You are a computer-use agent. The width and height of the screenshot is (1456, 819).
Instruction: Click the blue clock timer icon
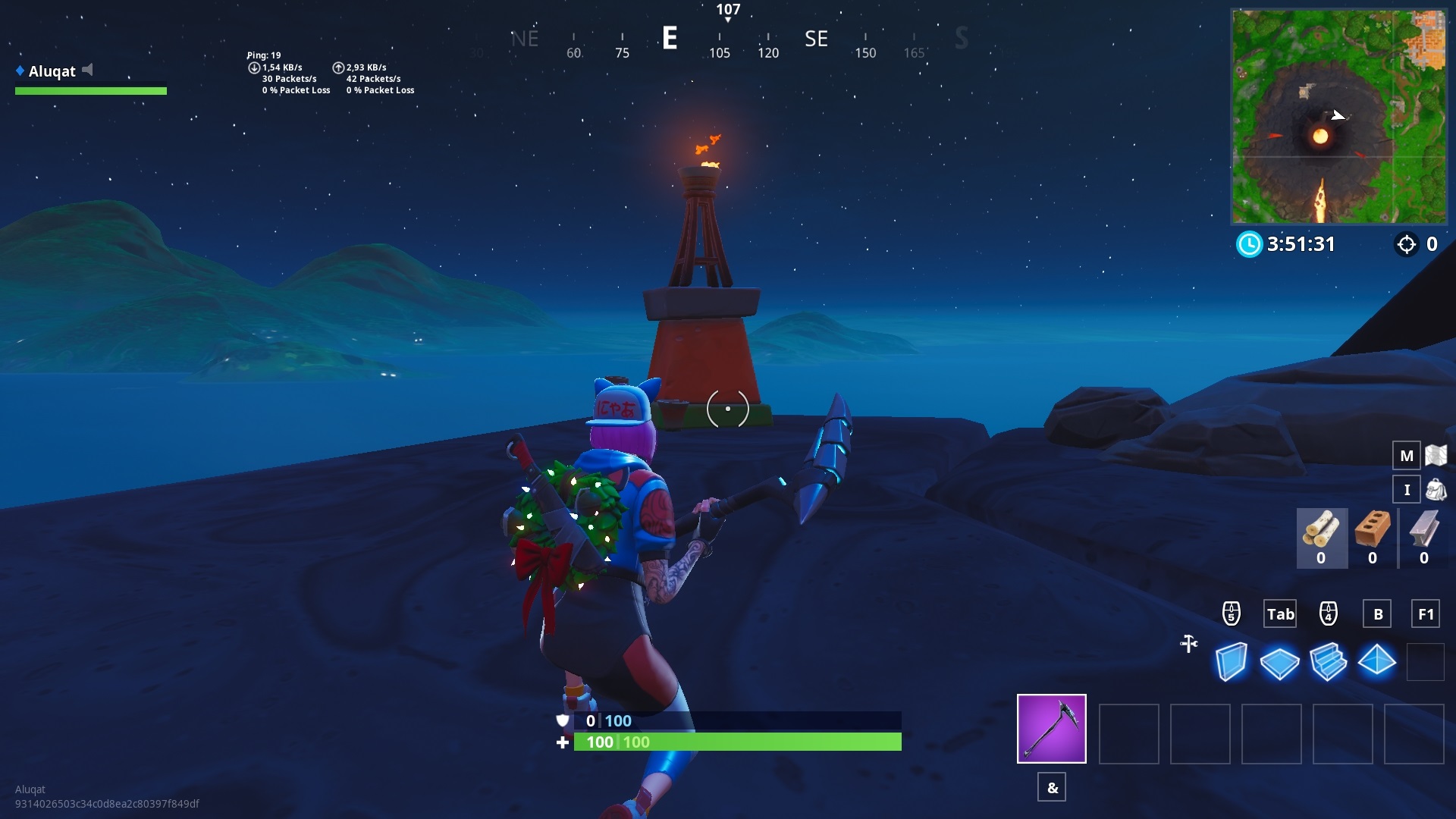coord(1250,244)
